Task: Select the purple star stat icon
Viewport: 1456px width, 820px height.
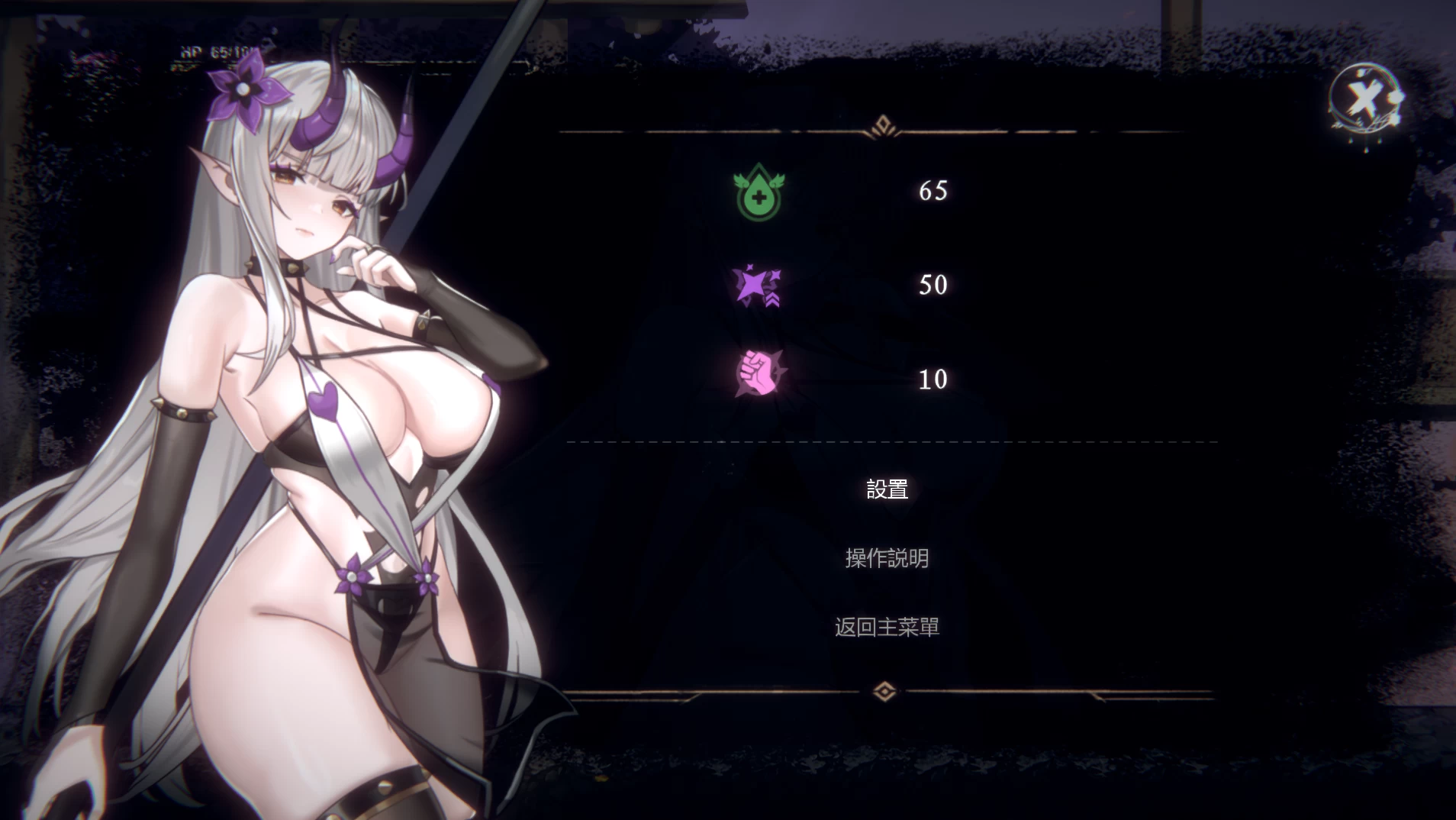Action: click(756, 286)
